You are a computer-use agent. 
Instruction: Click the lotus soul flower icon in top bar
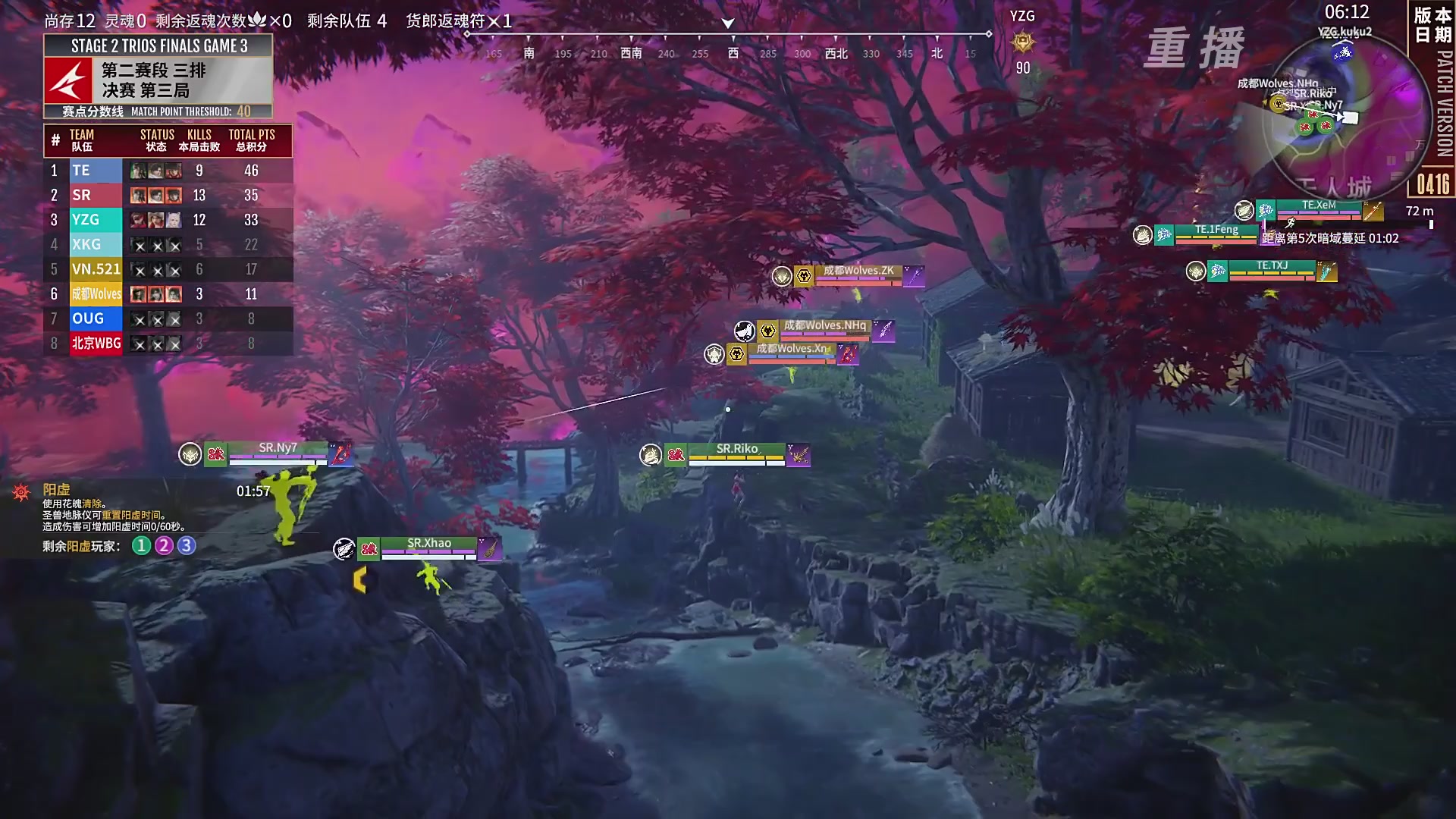point(259,21)
